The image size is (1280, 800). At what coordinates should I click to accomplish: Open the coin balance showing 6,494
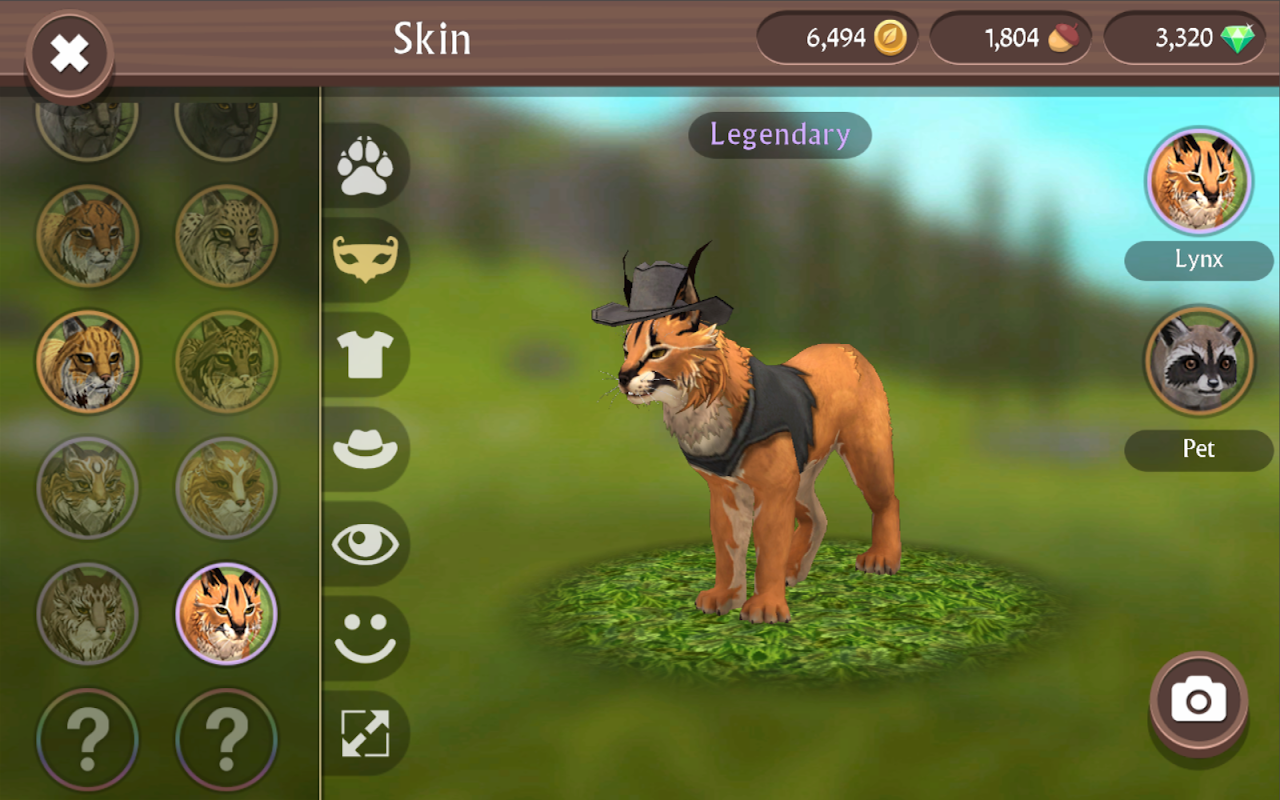tap(838, 38)
